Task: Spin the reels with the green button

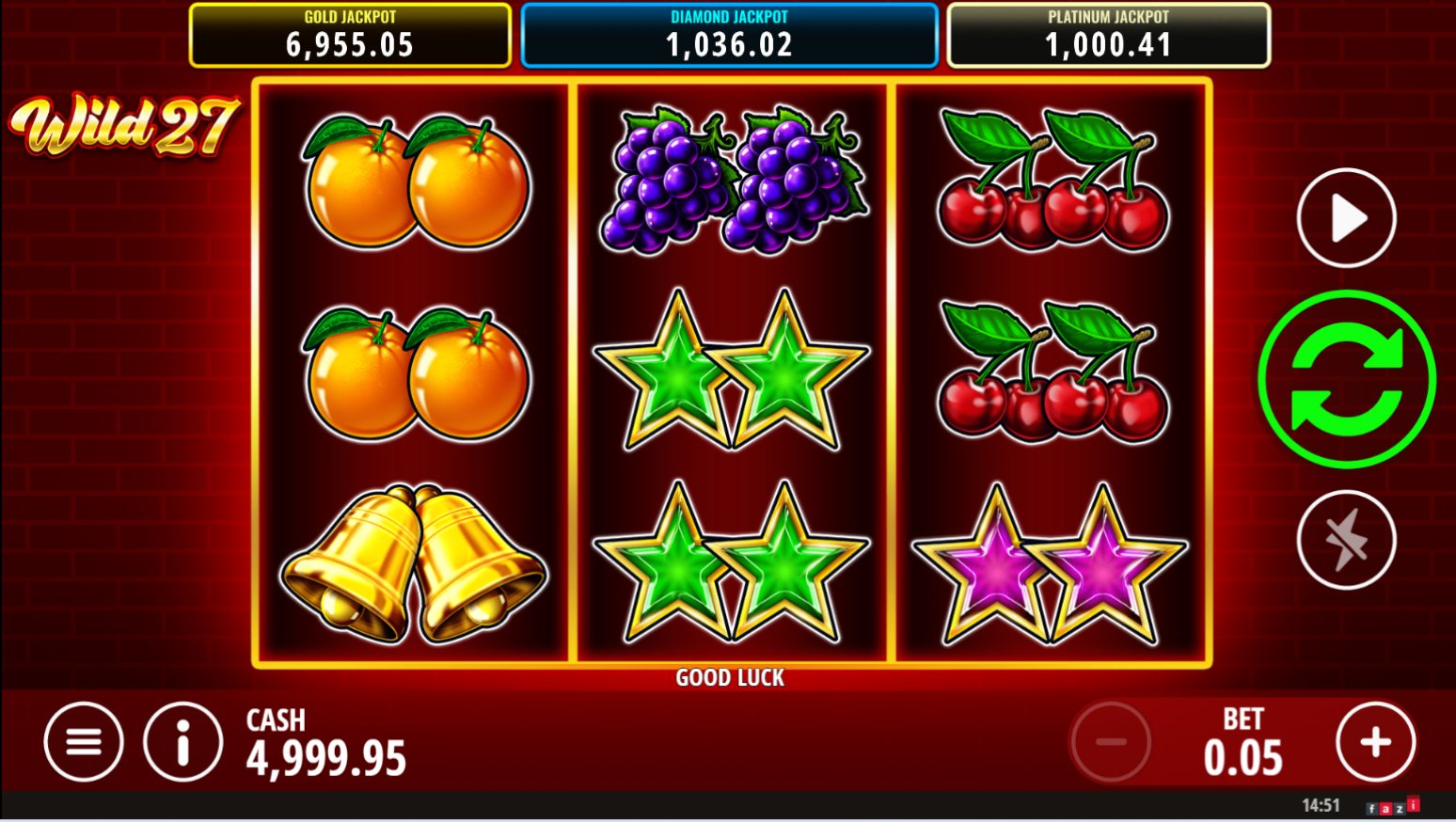Action: [1346, 379]
